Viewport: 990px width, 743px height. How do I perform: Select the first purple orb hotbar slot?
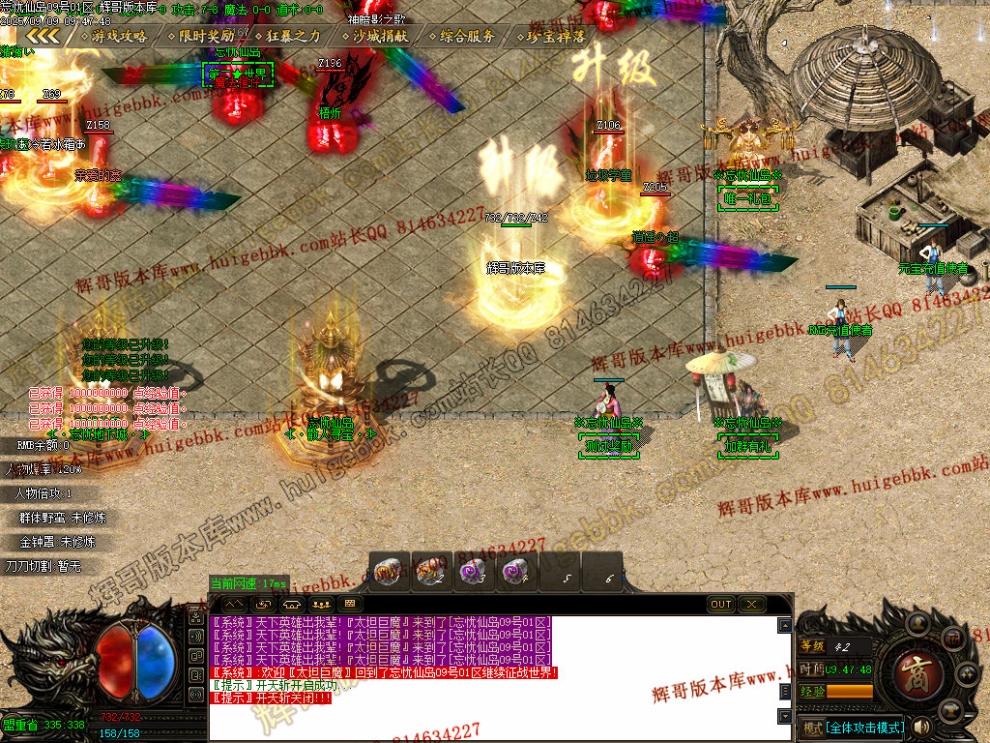(474, 572)
